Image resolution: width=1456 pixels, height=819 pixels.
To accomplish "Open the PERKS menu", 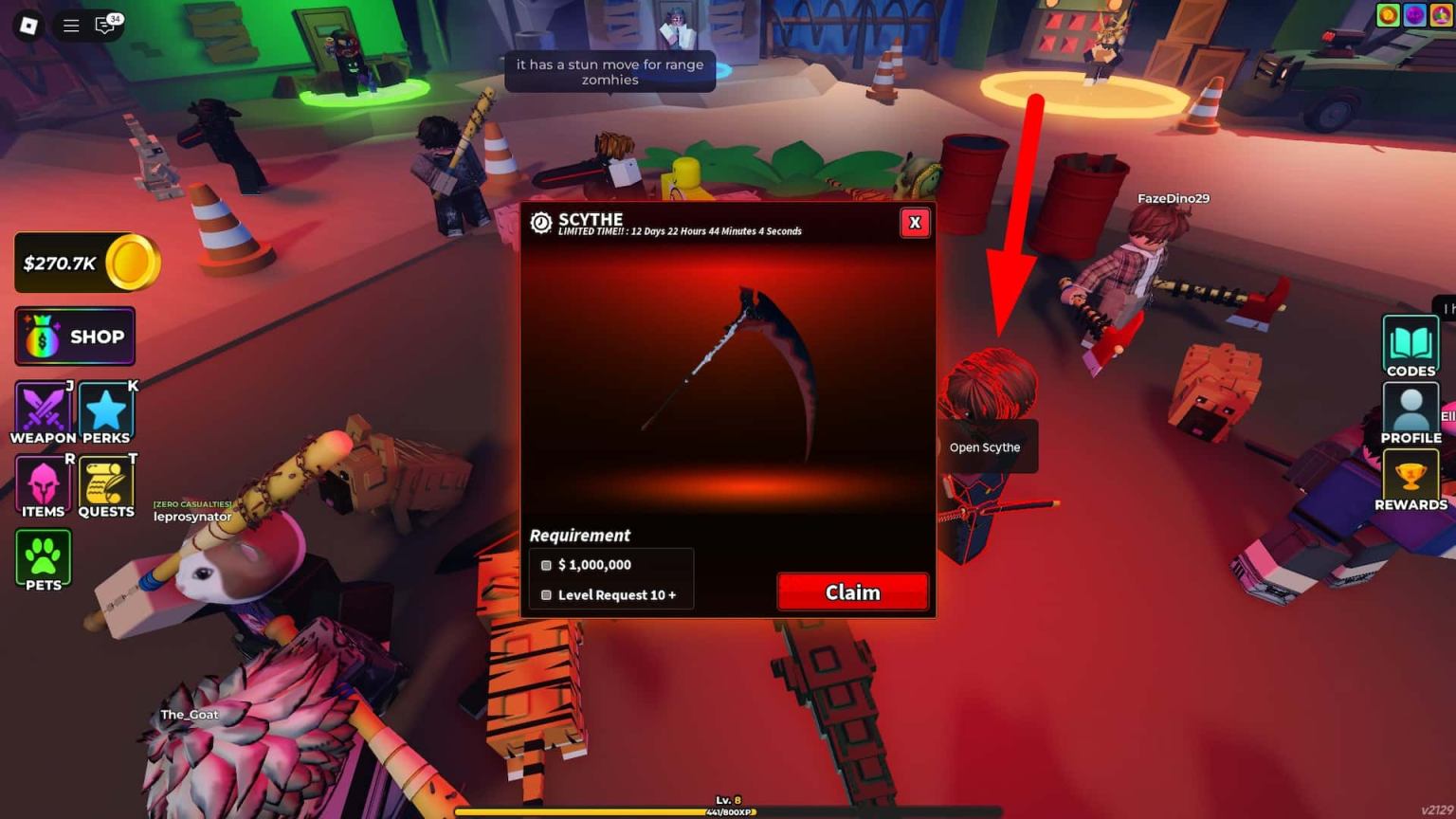I will (105, 409).
